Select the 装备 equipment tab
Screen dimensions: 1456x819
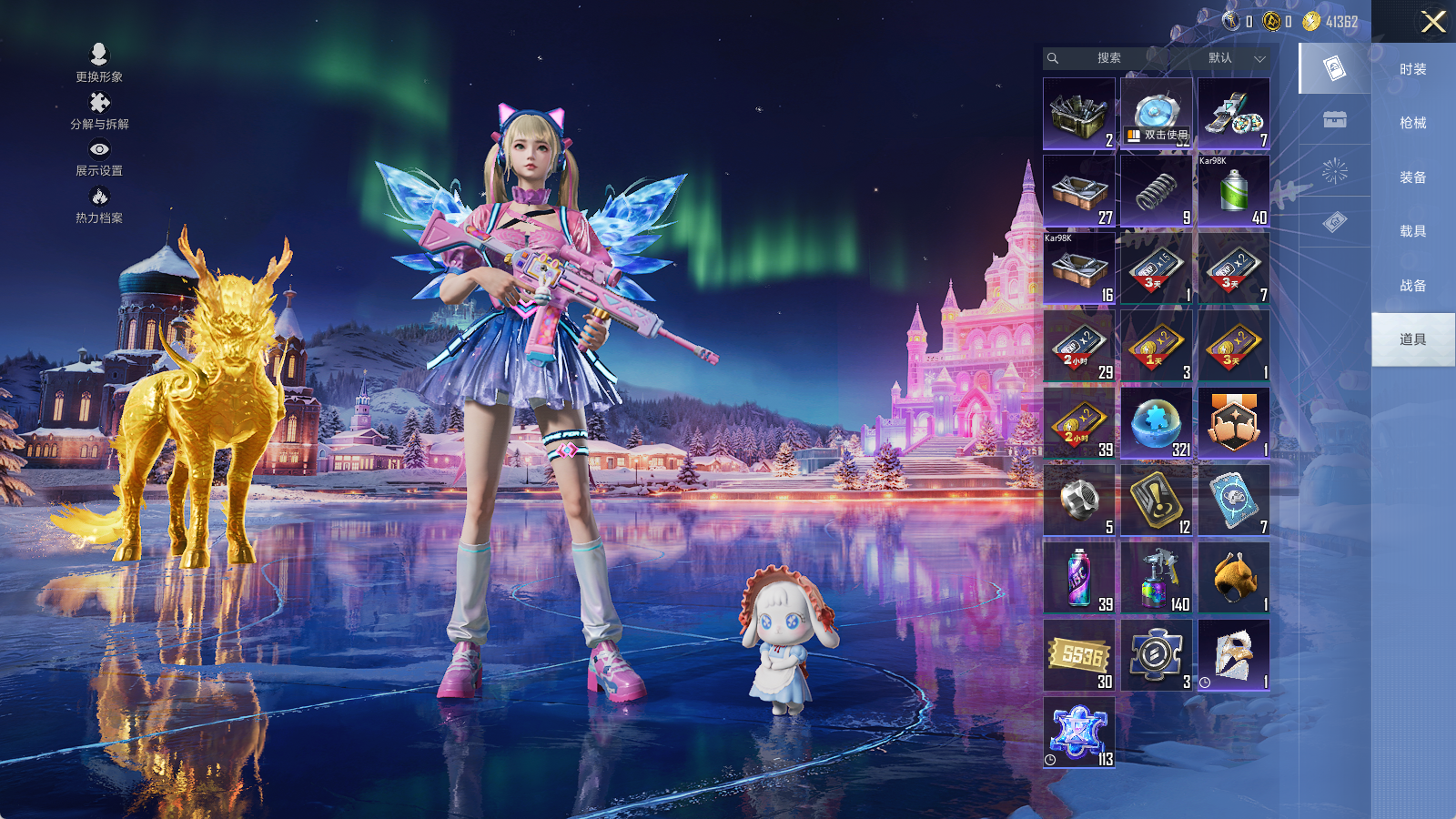click(1412, 177)
